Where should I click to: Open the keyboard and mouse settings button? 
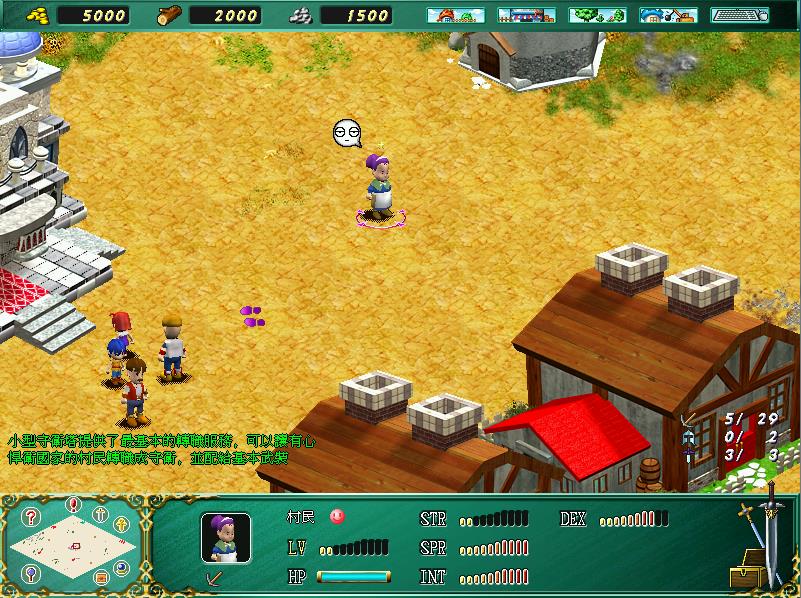point(739,15)
